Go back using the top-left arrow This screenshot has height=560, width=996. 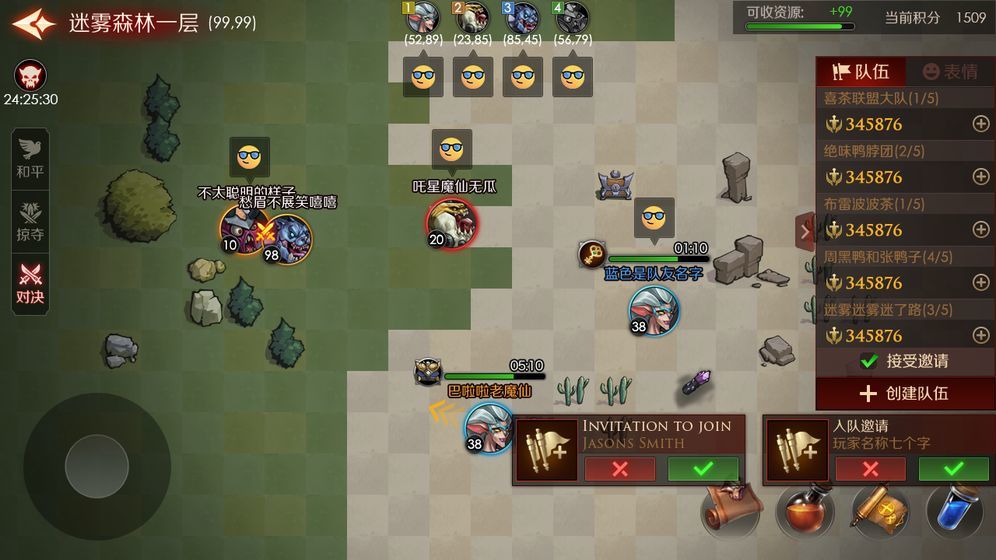tap(33, 23)
